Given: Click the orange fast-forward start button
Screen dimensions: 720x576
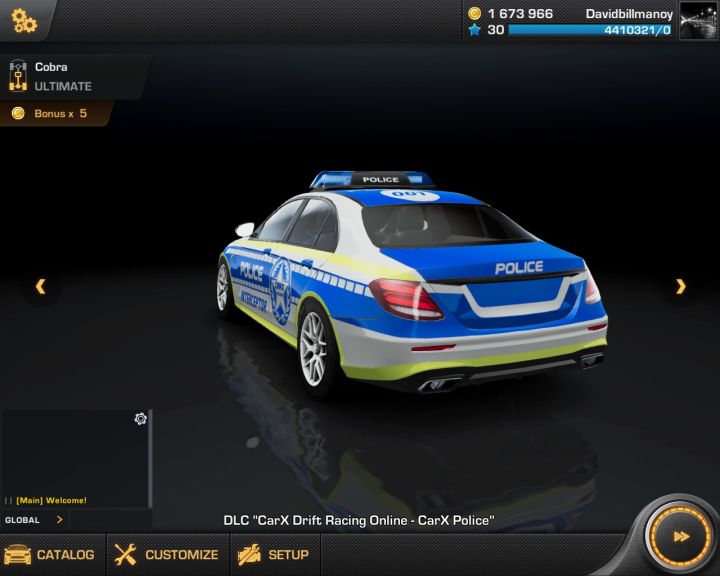Looking at the screenshot, I should pyautogui.click(x=680, y=537).
